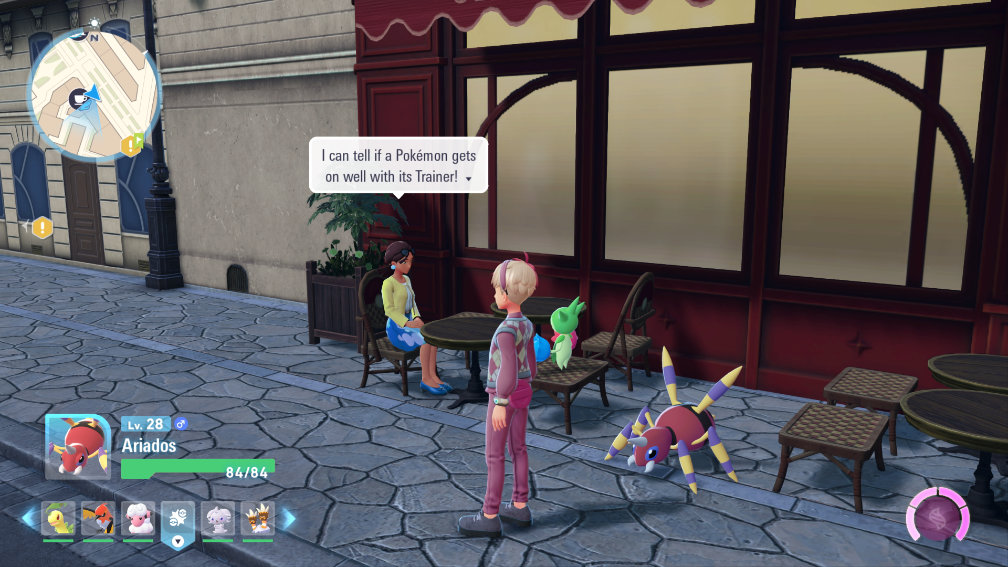Advance the NPC dialogue speech bubble

399,165
